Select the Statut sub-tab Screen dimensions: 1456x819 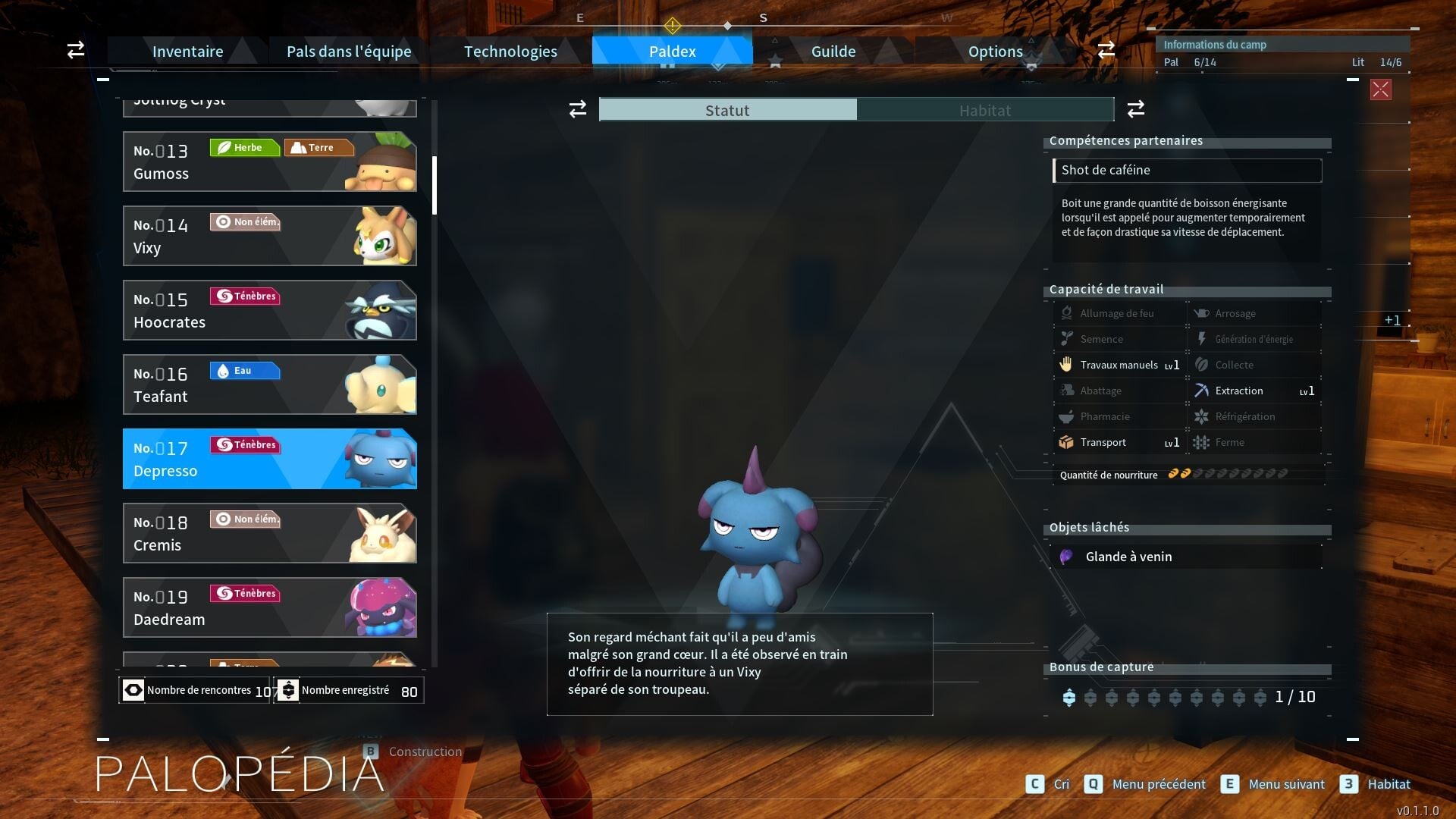[x=727, y=111]
